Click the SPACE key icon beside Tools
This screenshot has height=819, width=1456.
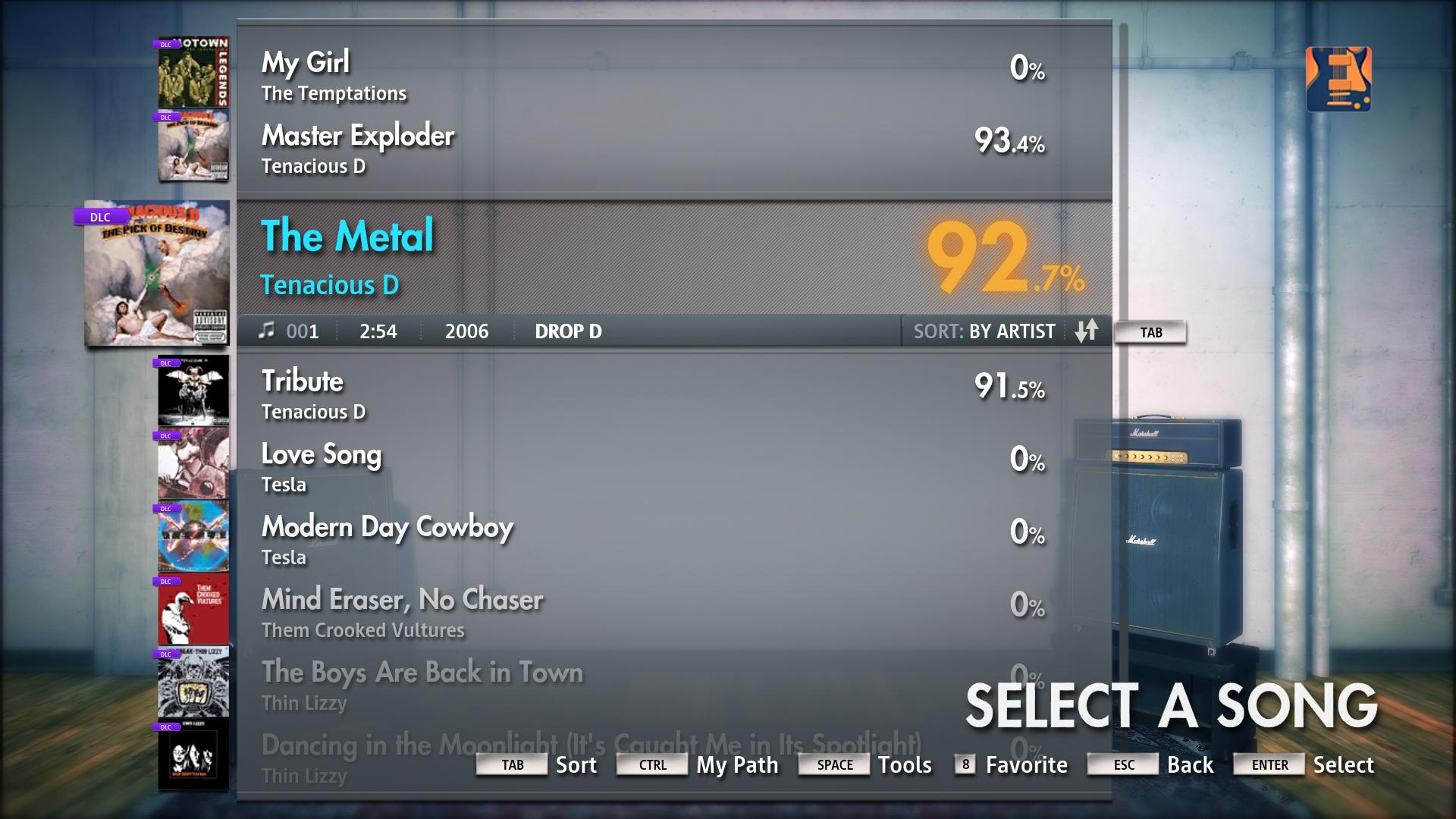click(833, 764)
